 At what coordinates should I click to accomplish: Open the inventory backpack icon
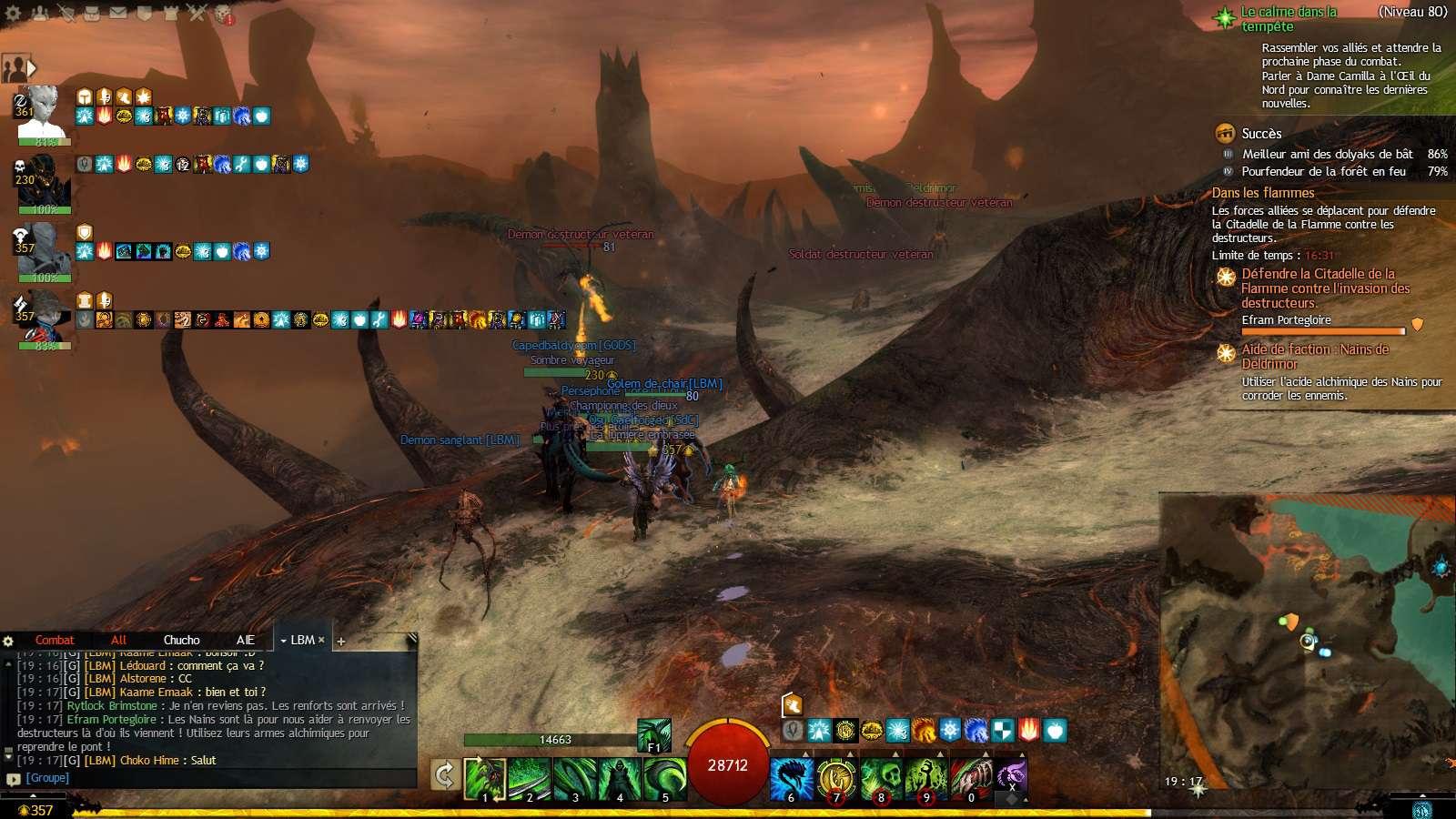pyautogui.click(x=92, y=13)
